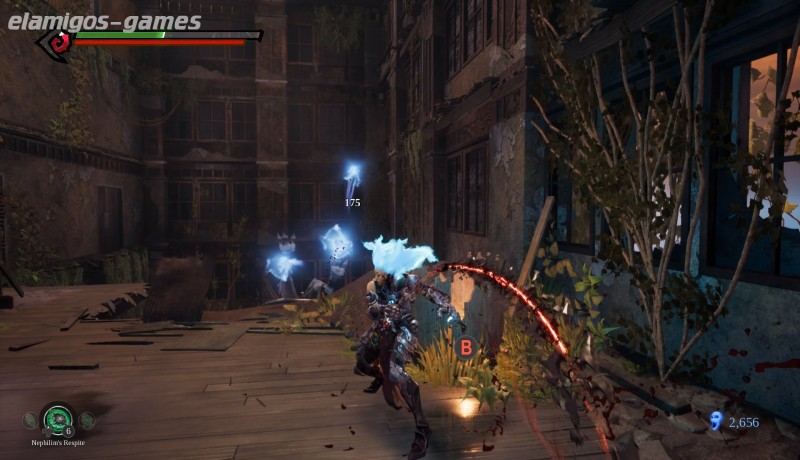Viewport: 800px width, 460px height.
Task: Select the Nephilim's Respite healing item
Action: click(58, 419)
